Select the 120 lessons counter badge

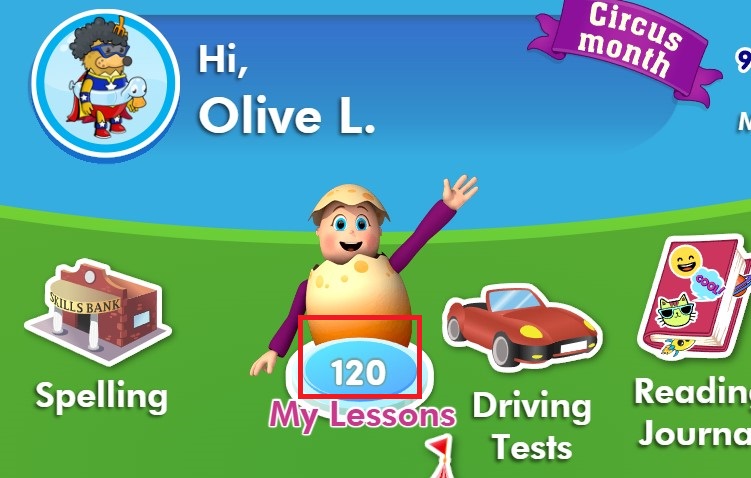click(x=359, y=373)
